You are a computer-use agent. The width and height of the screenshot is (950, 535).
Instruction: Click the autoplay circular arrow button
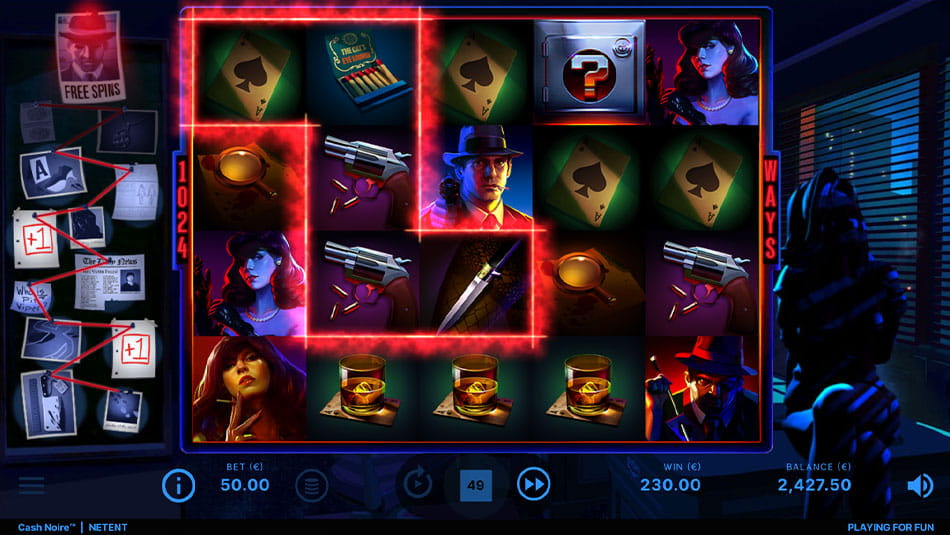[x=417, y=485]
